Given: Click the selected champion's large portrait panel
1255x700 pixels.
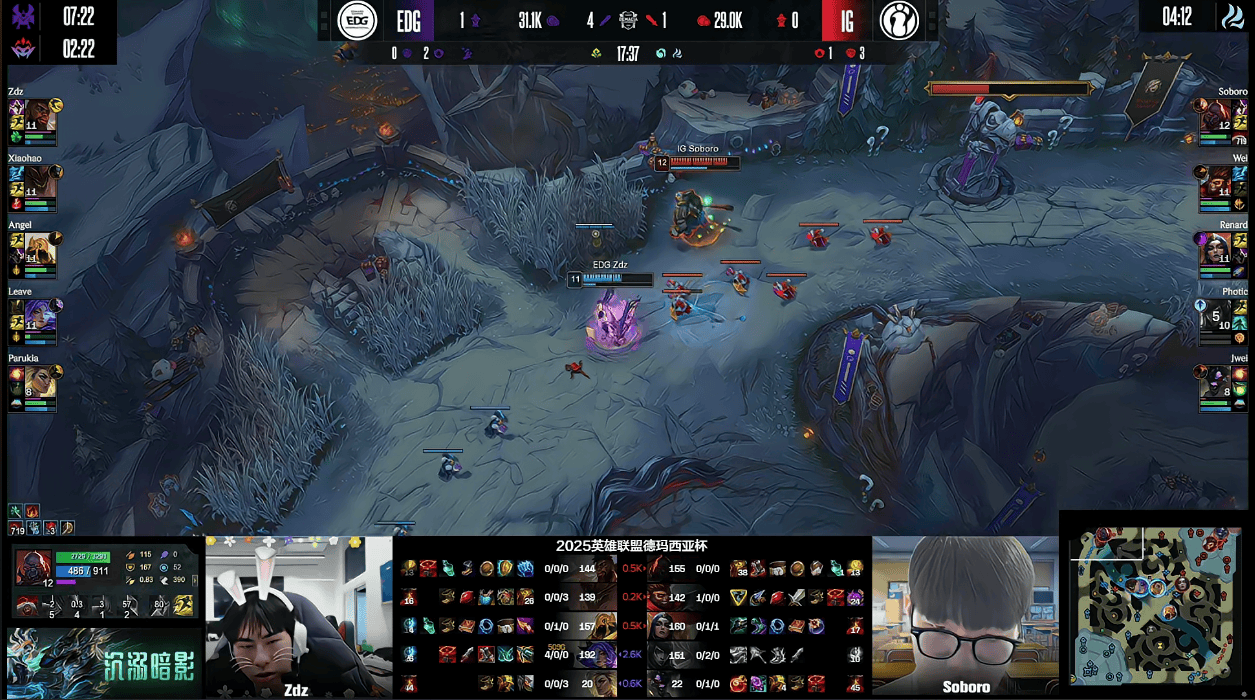Looking at the screenshot, I should [33, 568].
